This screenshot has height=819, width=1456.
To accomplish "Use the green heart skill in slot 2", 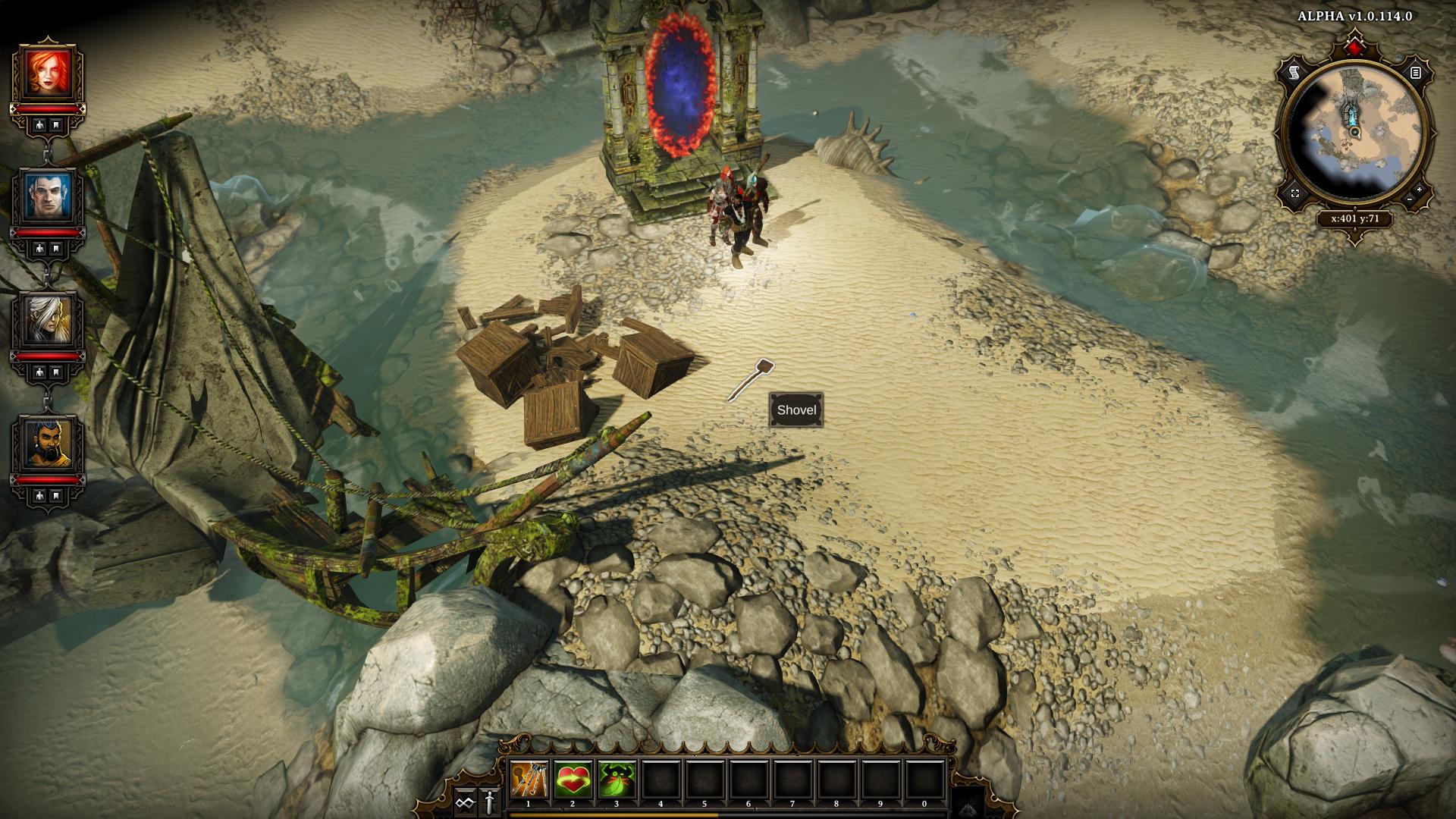I will (573, 780).
